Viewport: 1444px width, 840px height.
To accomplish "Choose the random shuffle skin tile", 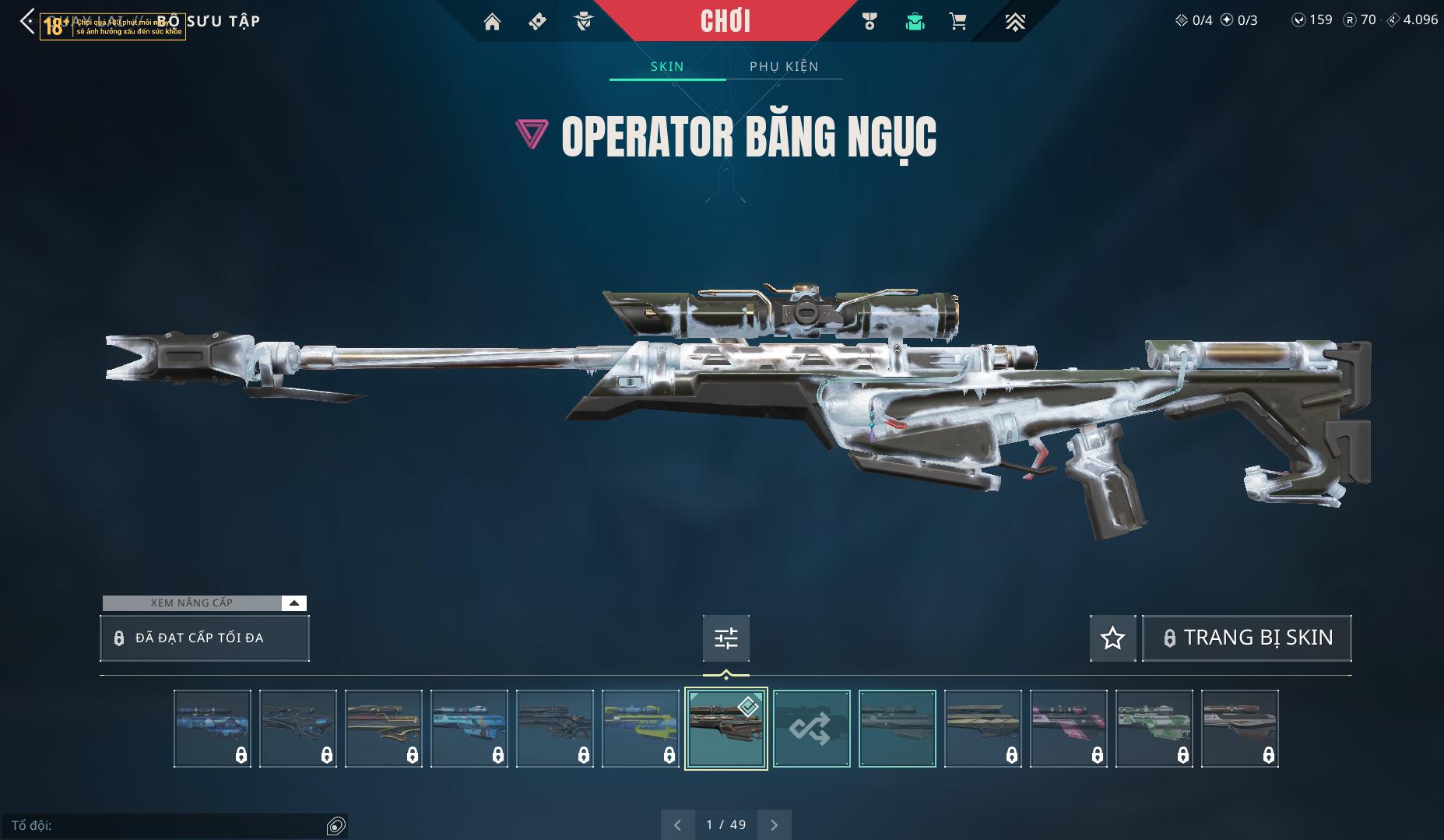I will tap(811, 729).
